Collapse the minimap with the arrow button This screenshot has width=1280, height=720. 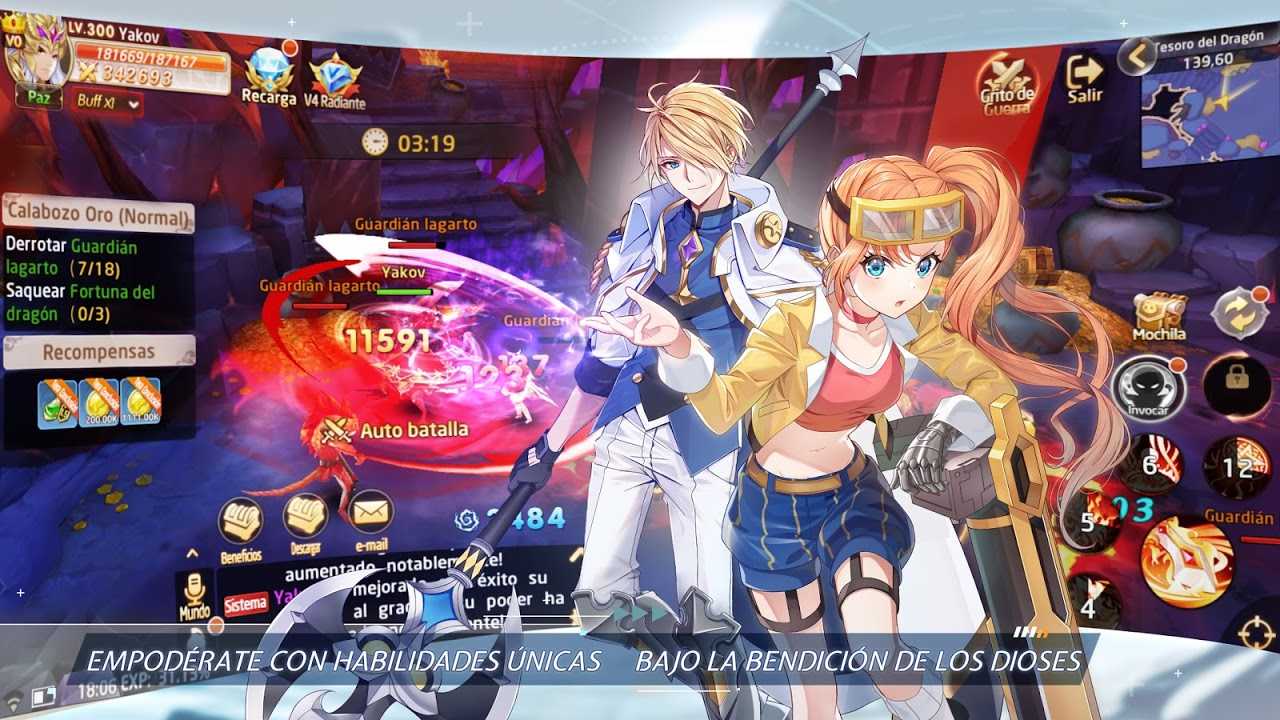(1136, 57)
